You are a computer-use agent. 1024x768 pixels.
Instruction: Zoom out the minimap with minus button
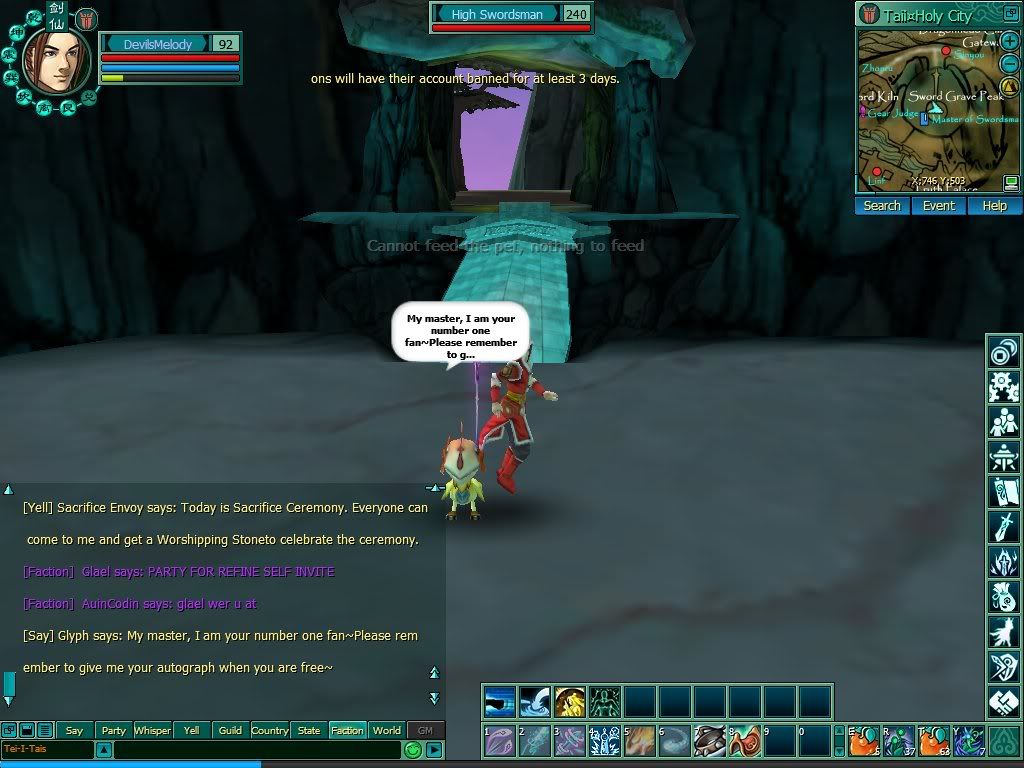click(x=1011, y=63)
